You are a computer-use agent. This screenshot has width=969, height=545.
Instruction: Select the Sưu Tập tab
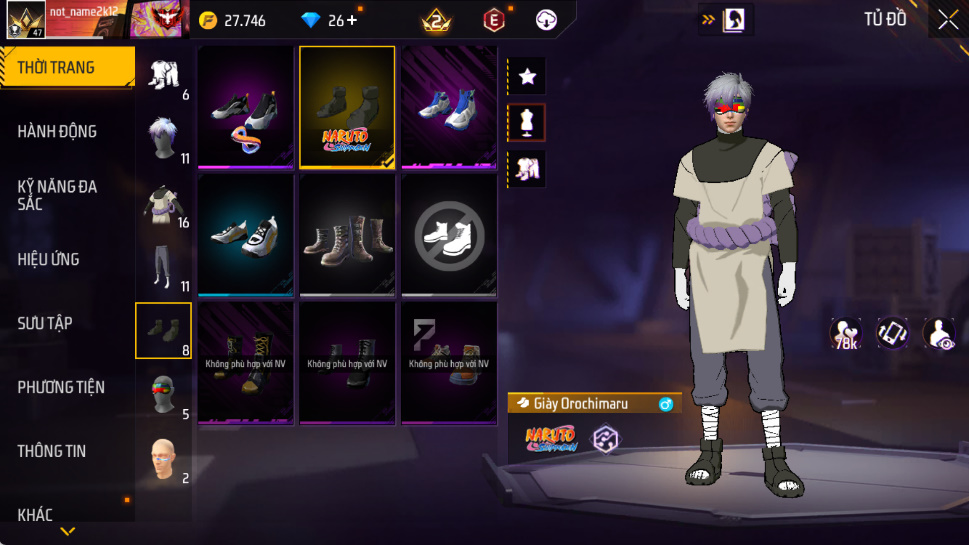coord(45,323)
